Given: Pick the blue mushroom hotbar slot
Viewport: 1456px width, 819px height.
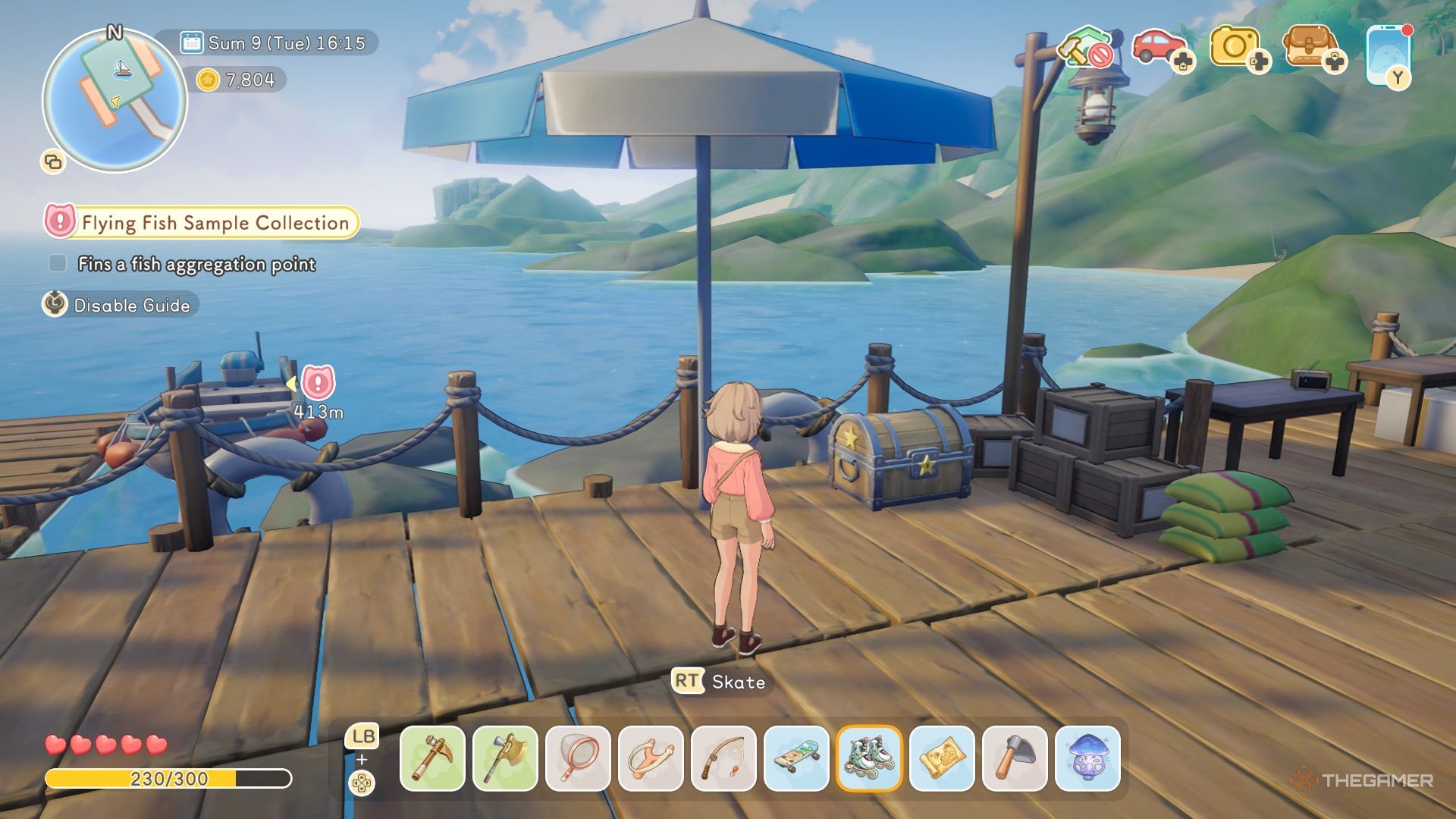Looking at the screenshot, I should coord(1087,758).
